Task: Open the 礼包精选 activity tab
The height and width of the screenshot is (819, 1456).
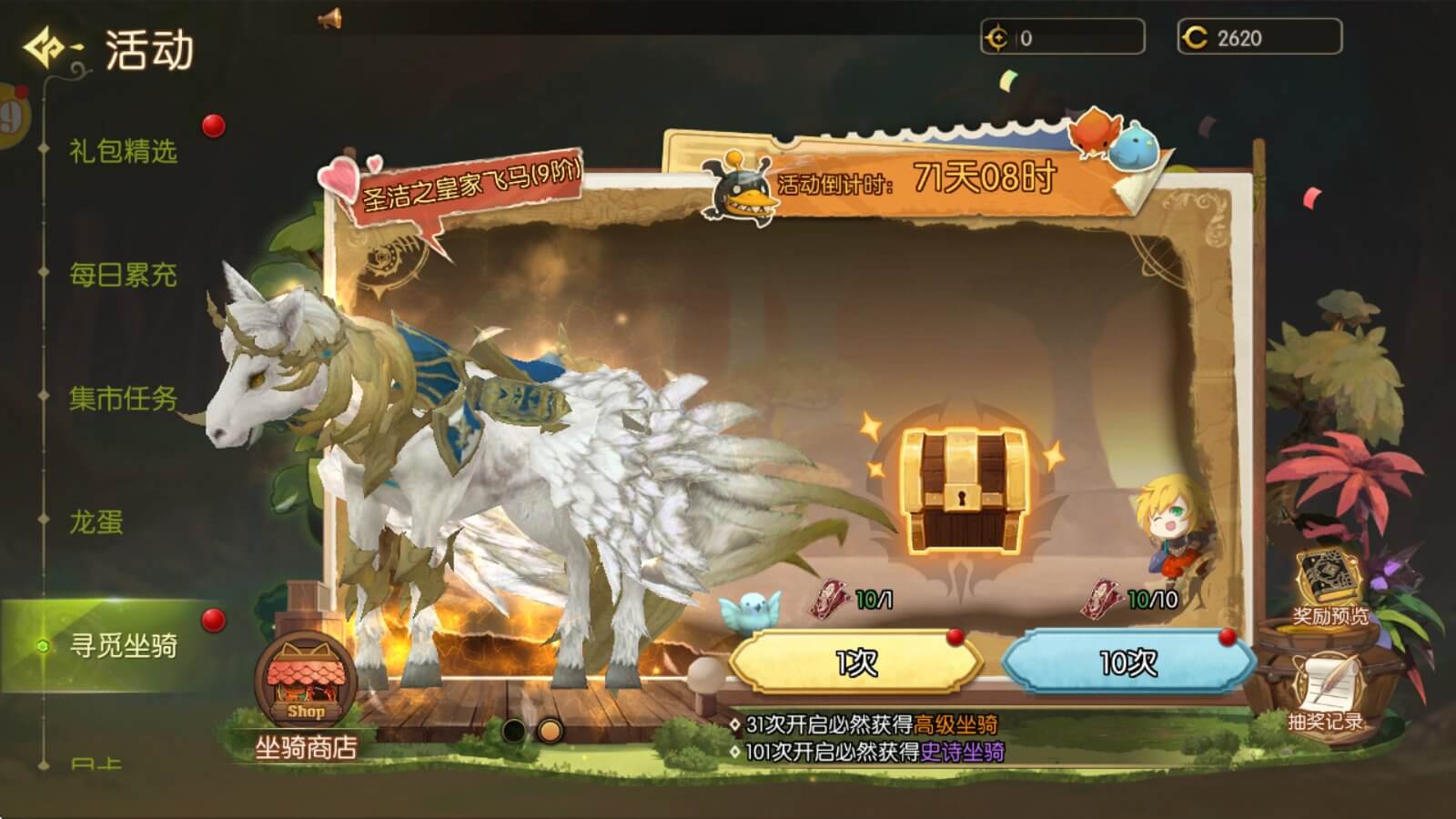Action: pyautogui.click(x=123, y=151)
